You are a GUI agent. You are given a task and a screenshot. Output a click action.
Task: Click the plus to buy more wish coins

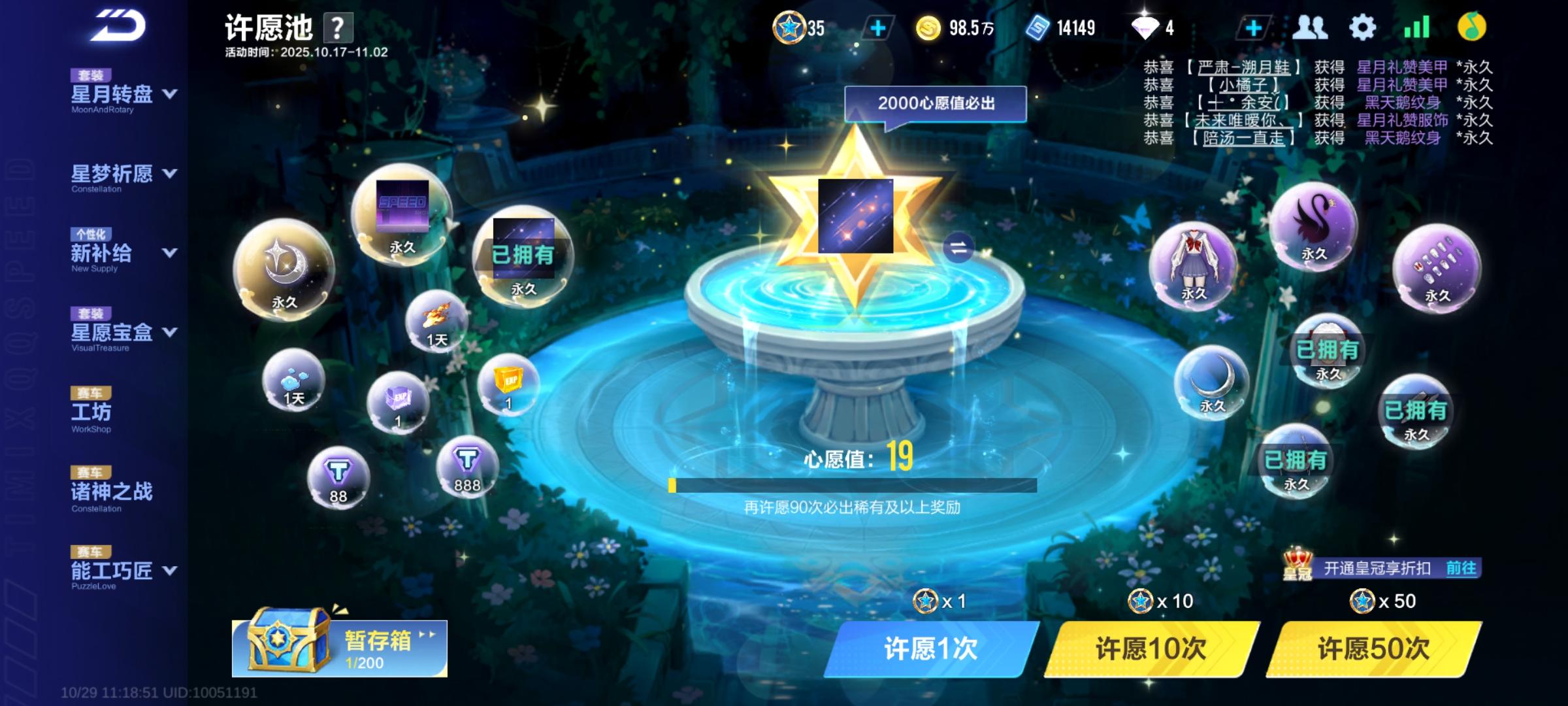[879, 27]
